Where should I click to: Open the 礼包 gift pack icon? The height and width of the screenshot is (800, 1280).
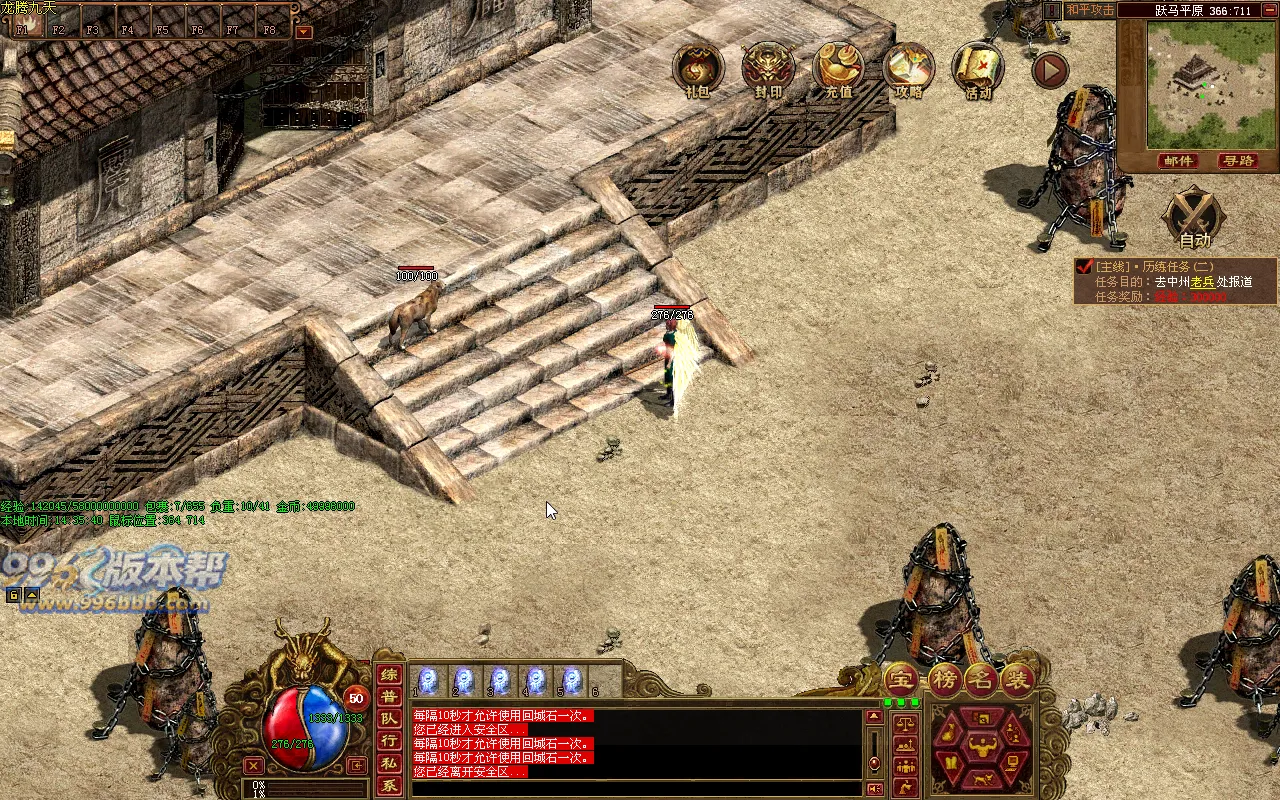(x=698, y=68)
